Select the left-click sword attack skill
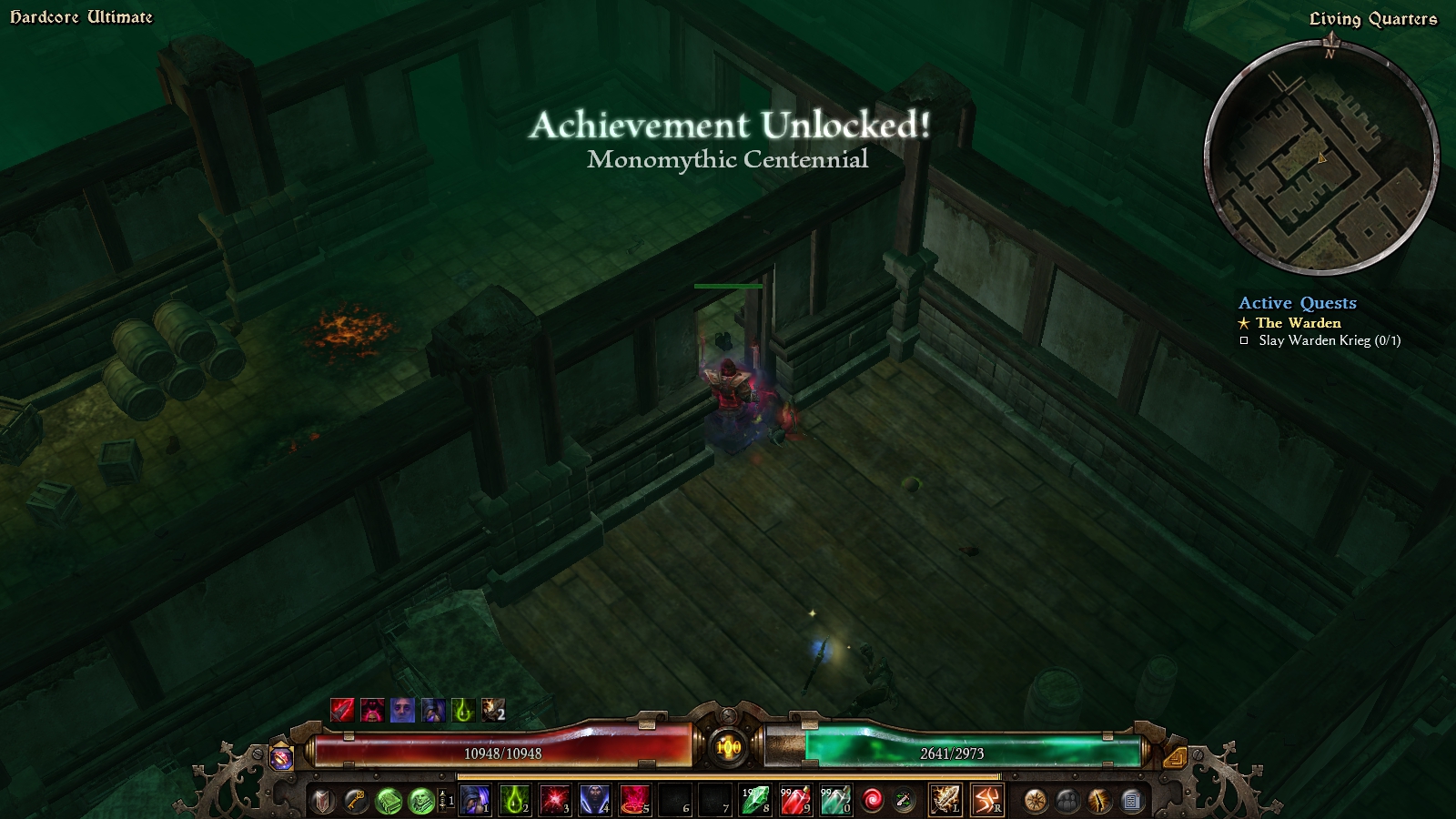Screen dimensions: 1456x819 point(945,800)
